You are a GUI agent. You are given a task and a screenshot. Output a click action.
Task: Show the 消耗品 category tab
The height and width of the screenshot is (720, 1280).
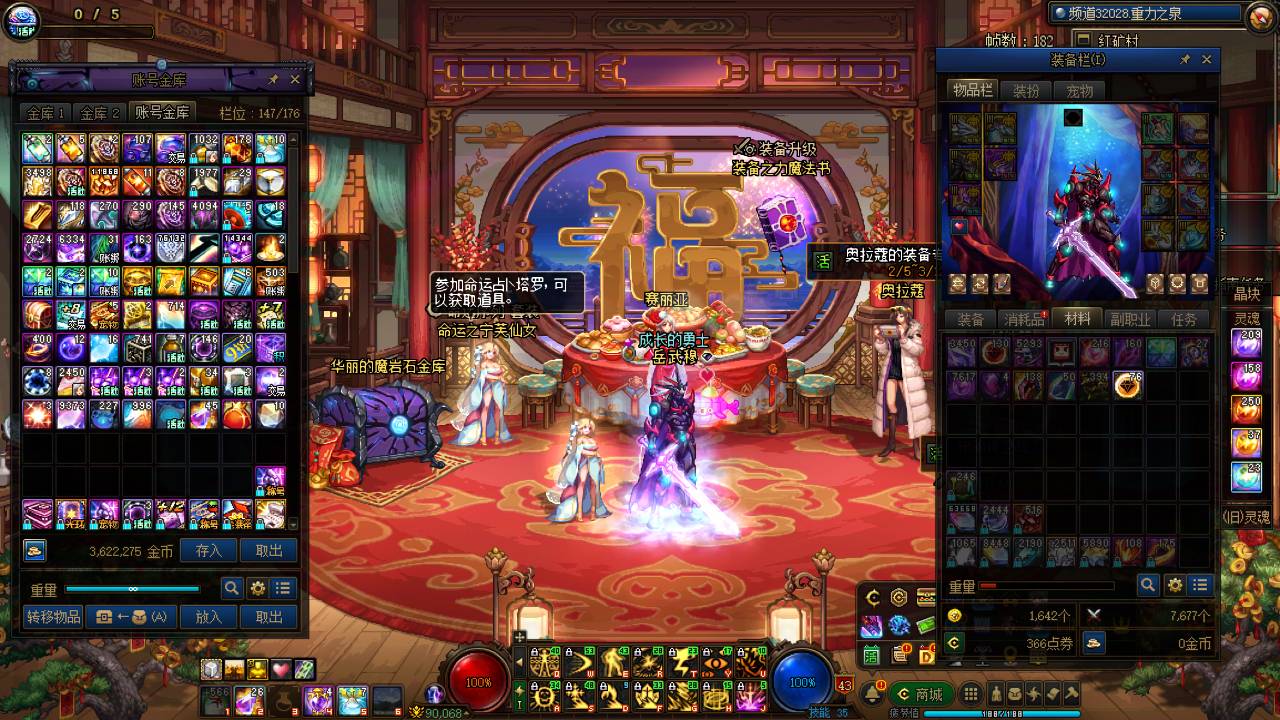coord(1025,319)
